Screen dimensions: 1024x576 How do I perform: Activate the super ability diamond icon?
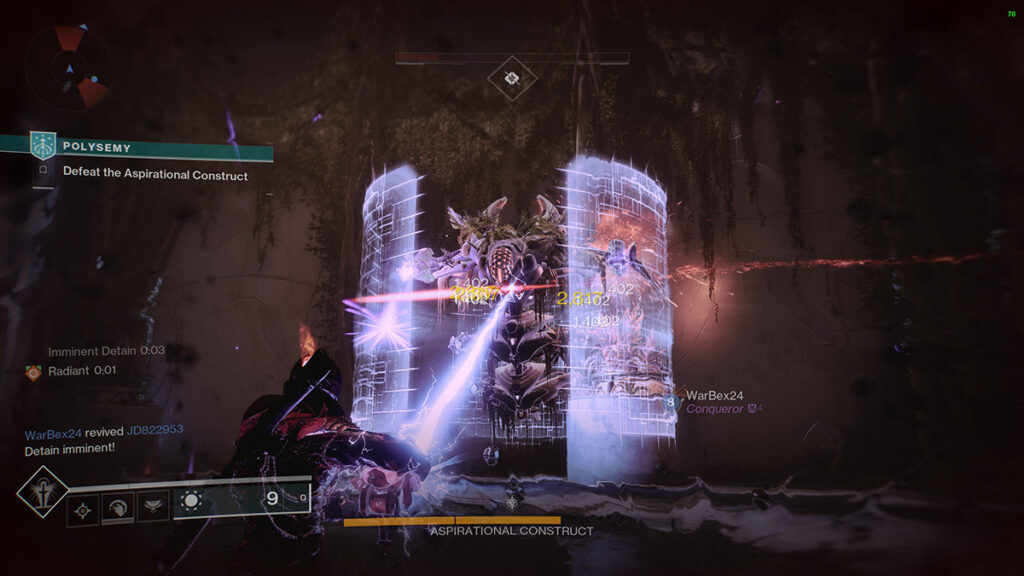(x=43, y=491)
